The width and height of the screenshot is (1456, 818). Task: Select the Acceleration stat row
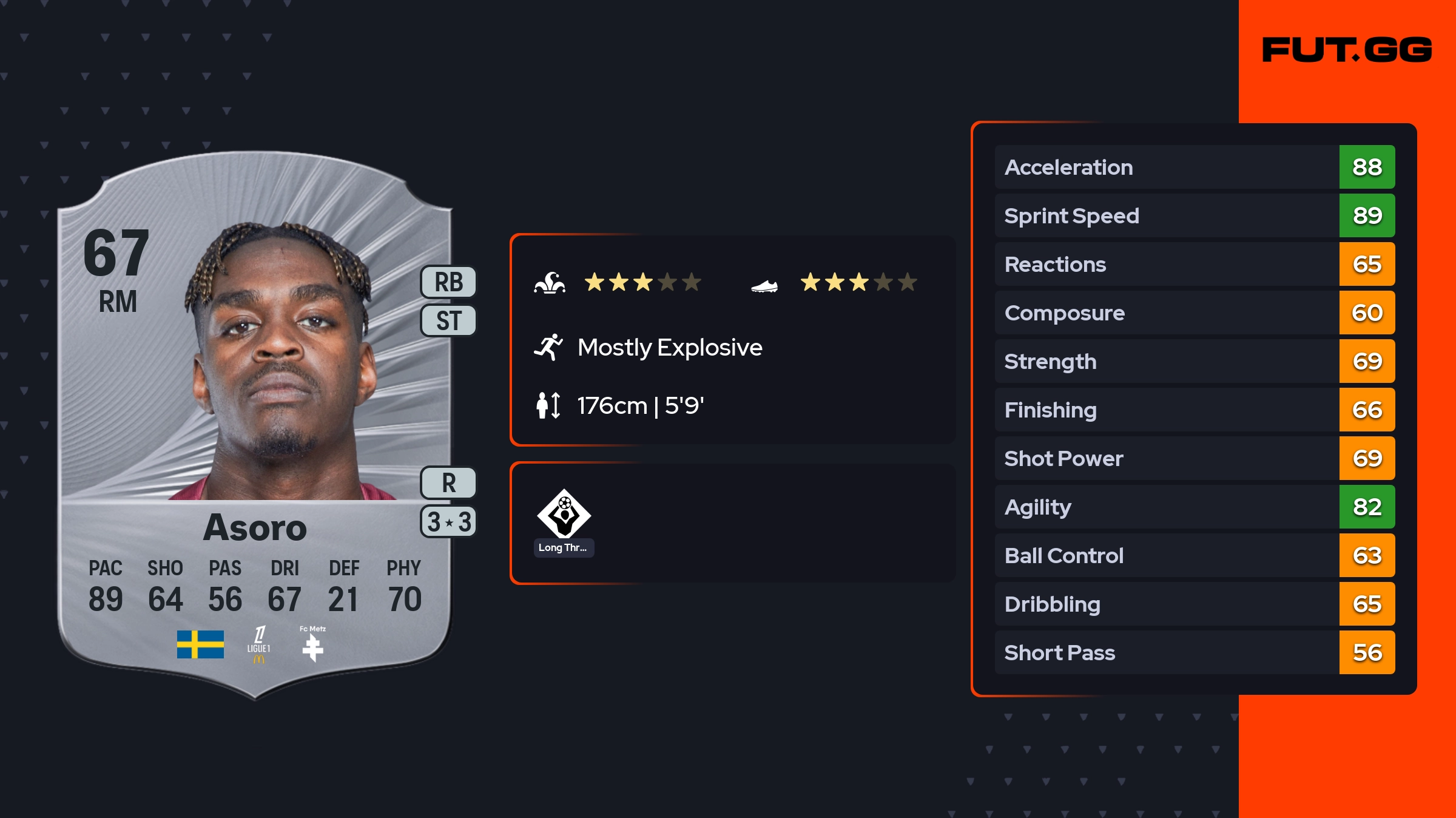pyautogui.click(x=1194, y=167)
